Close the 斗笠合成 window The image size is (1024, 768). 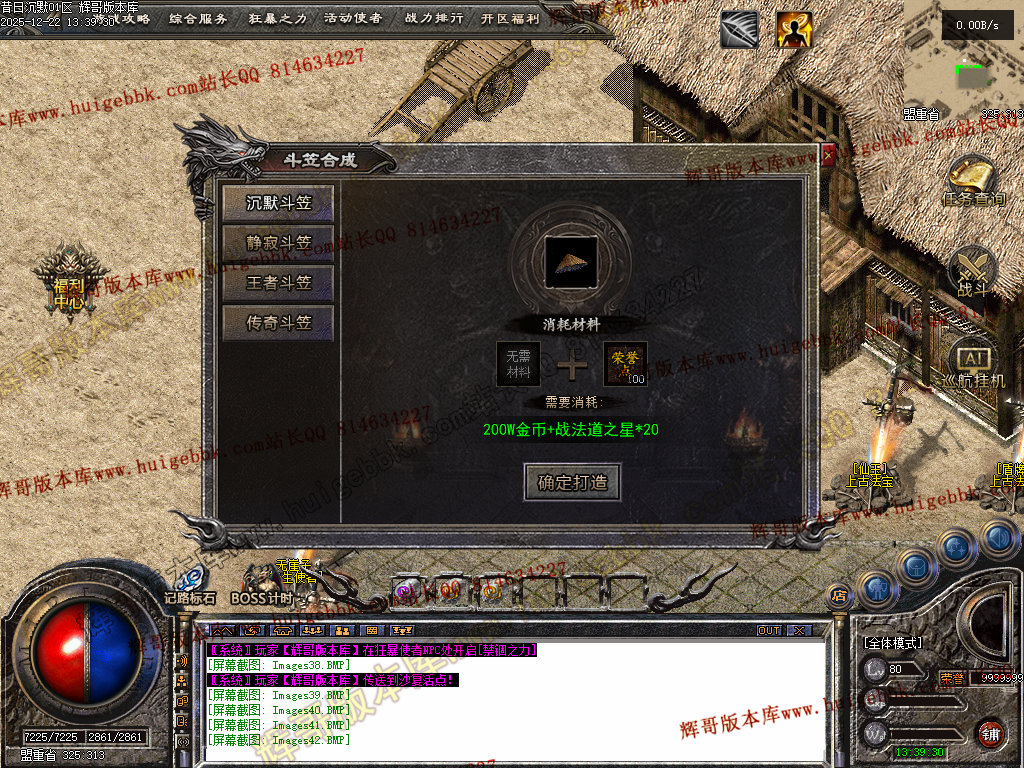[x=828, y=155]
